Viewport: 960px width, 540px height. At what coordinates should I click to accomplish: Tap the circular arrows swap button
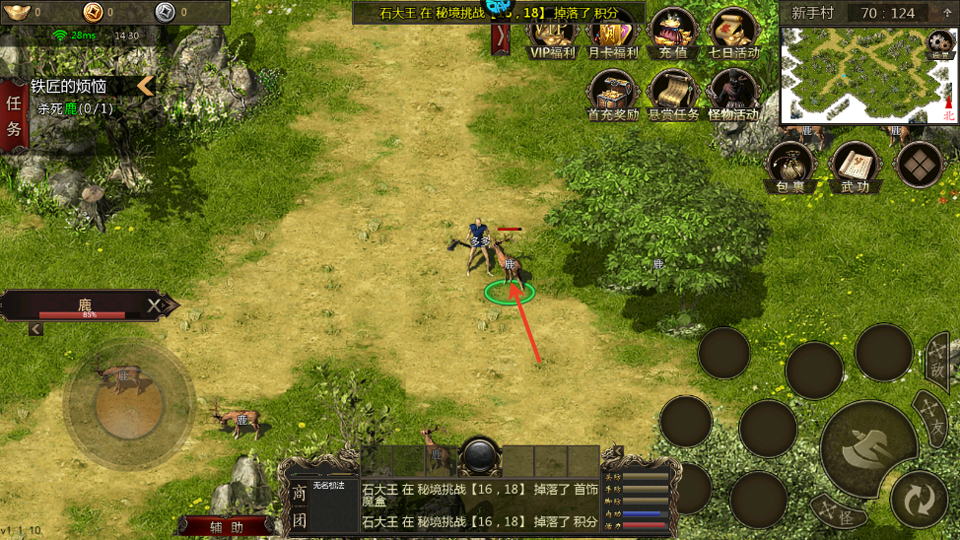(x=918, y=498)
